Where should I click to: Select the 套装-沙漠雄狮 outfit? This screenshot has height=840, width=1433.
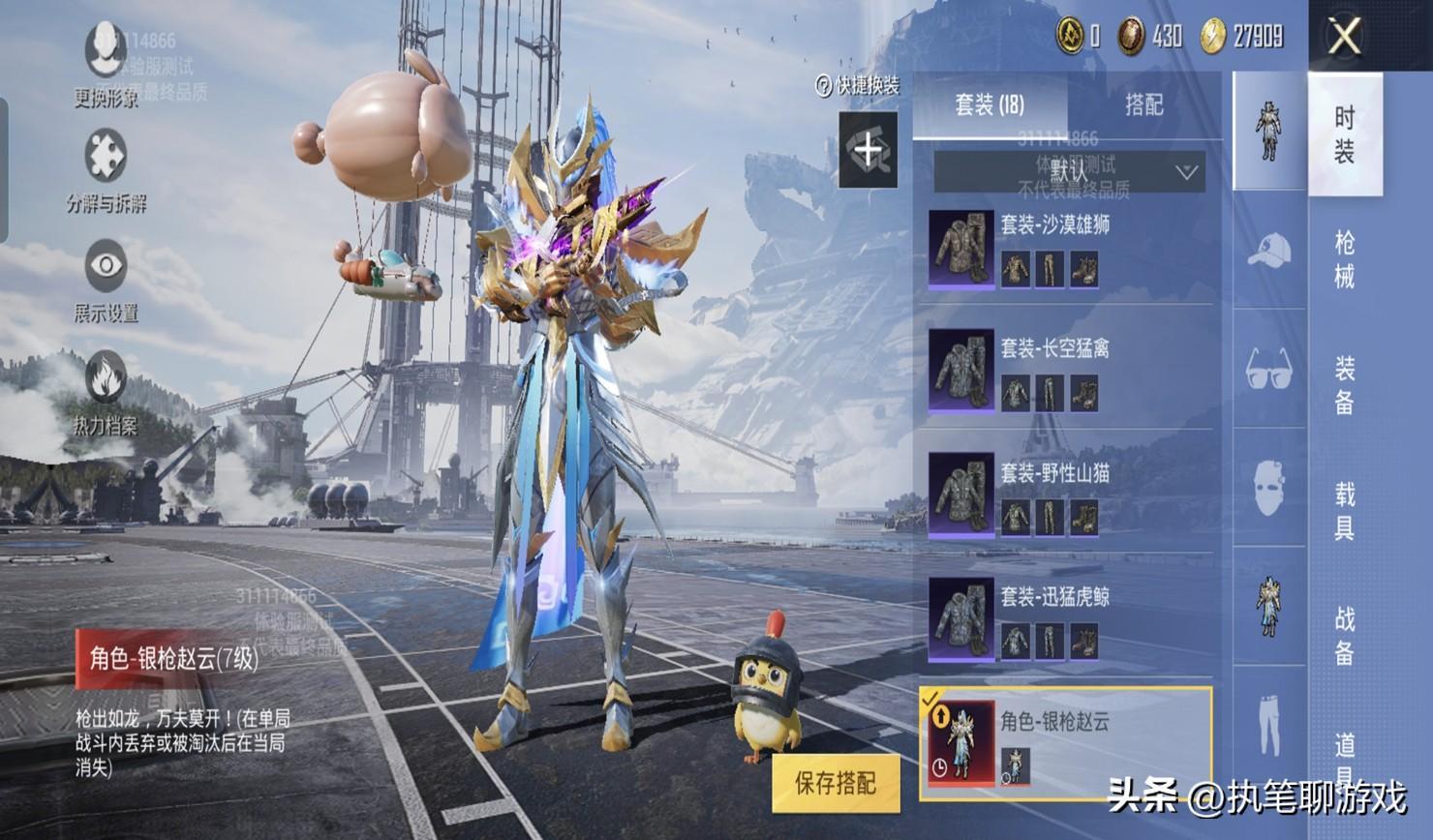click(1065, 250)
